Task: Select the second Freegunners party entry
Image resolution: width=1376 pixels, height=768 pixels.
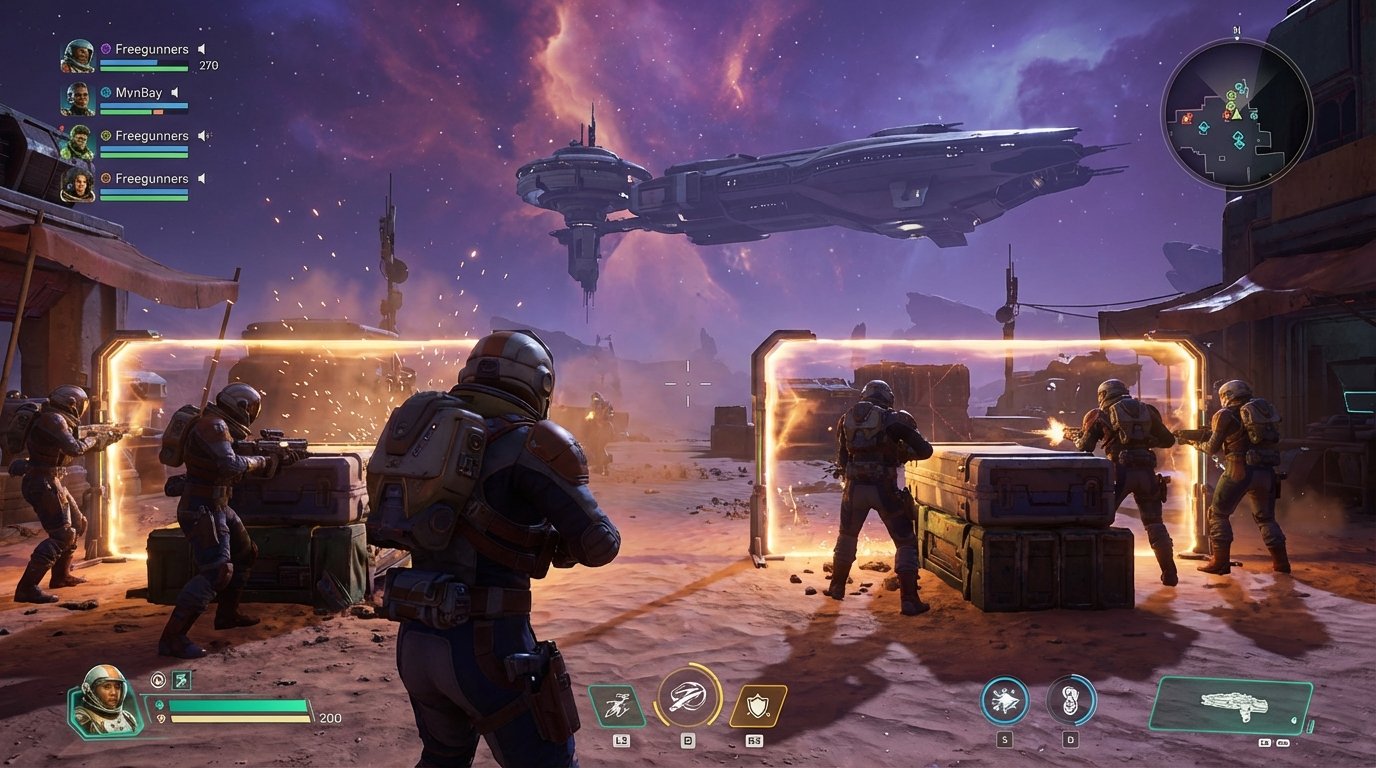Action: [x=152, y=135]
